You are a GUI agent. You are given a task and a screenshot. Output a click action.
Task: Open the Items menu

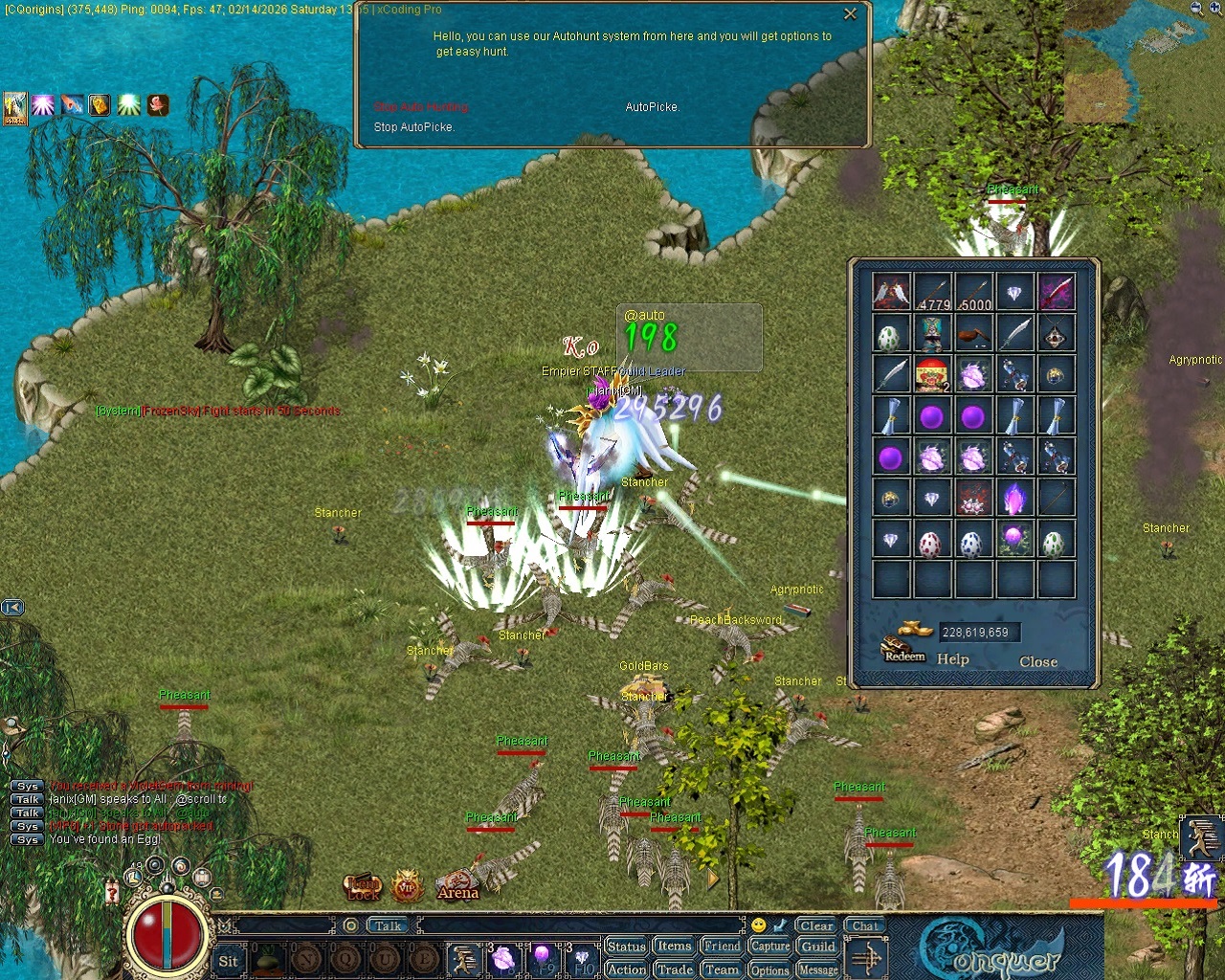coord(673,946)
